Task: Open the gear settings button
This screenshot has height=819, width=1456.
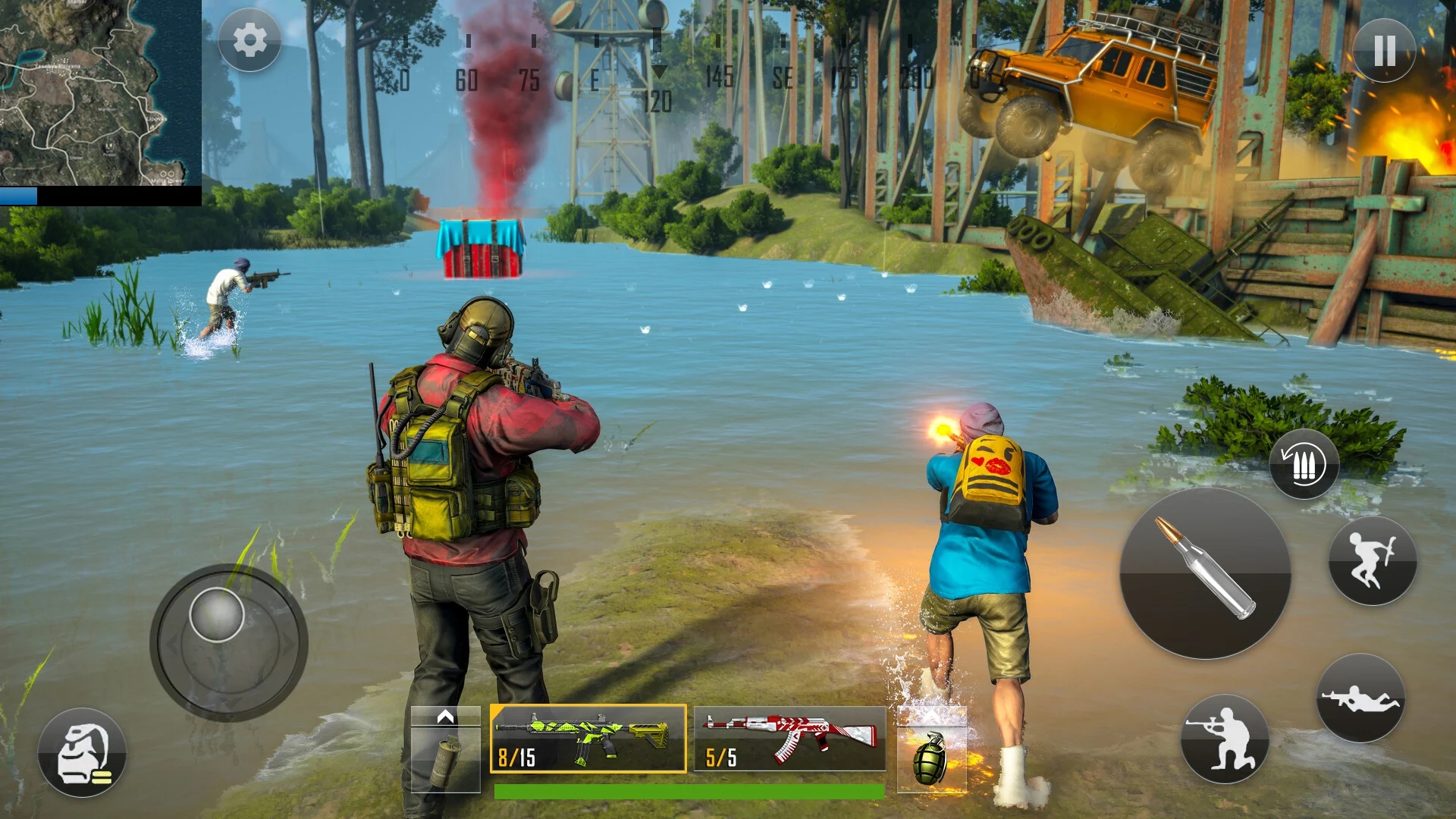Action: click(249, 40)
